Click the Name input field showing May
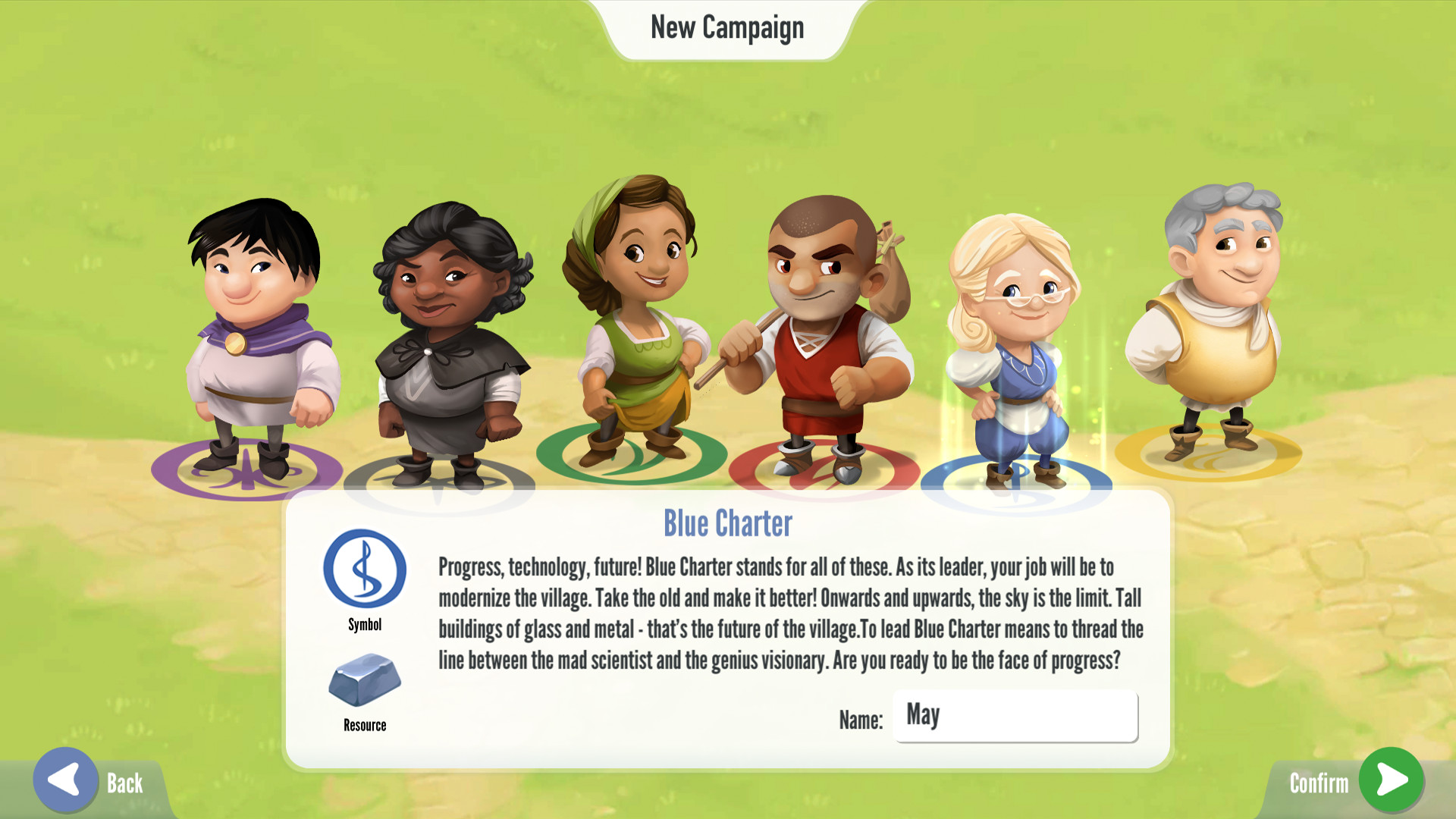 (1016, 716)
